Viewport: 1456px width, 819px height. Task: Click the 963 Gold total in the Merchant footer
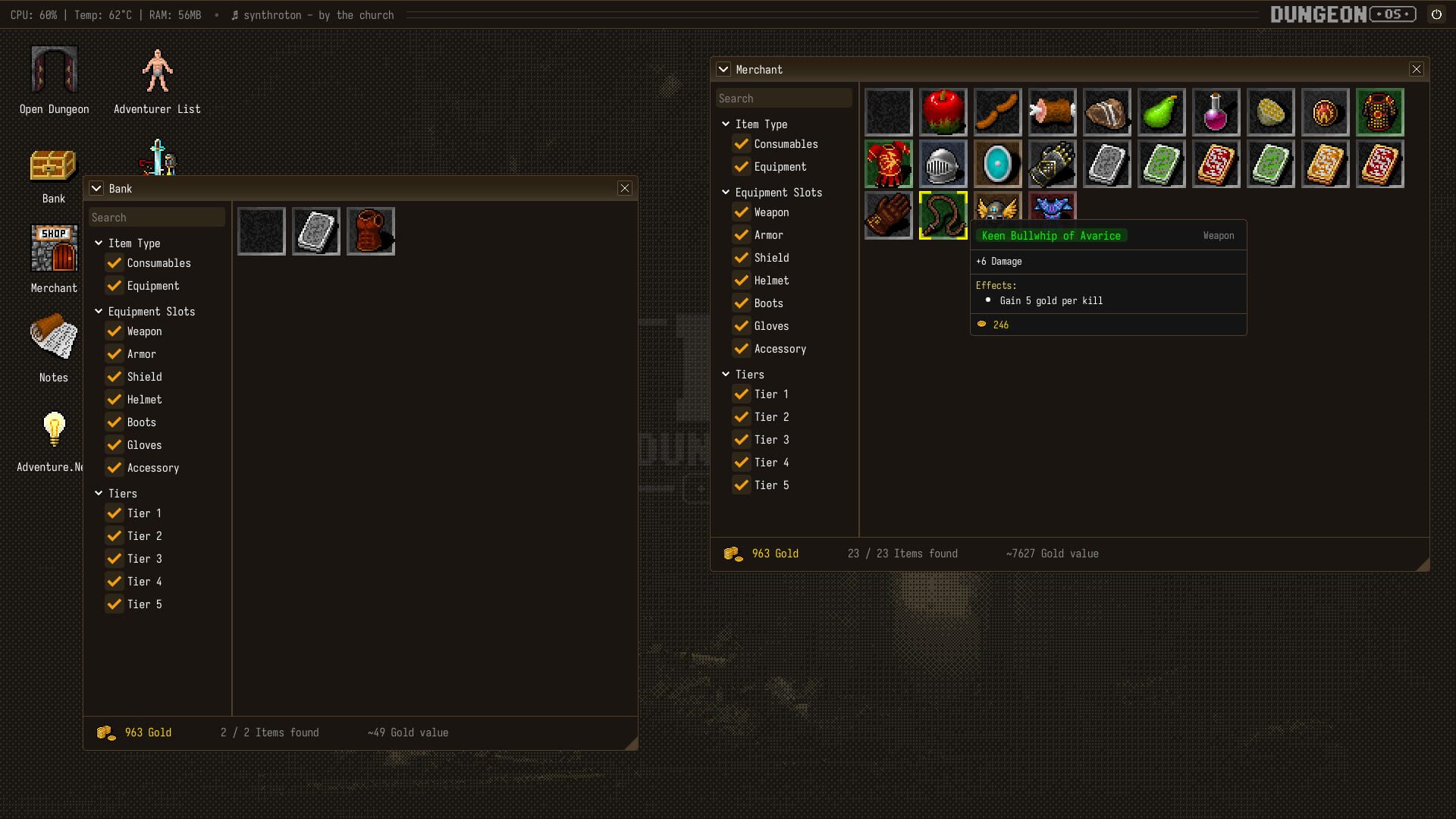(x=774, y=554)
